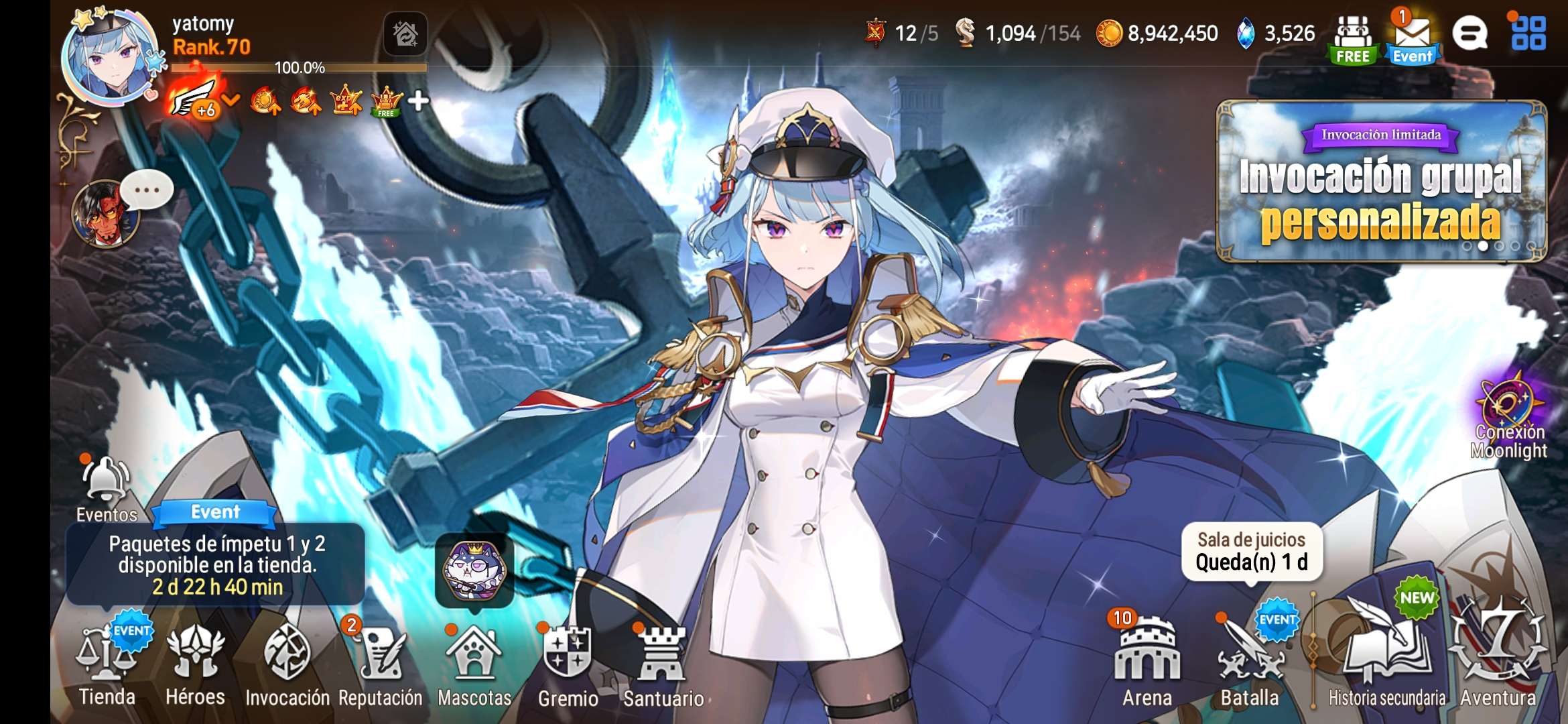Claim the FREE gift icon
The image size is (1568, 724).
pos(1353,40)
